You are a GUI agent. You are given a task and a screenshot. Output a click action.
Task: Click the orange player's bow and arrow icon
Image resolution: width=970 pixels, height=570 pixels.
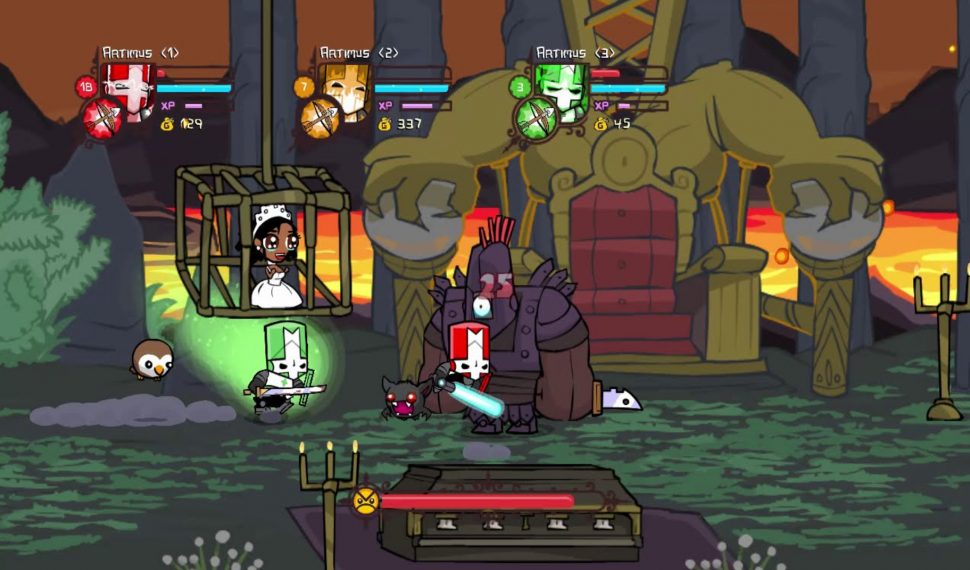point(320,119)
